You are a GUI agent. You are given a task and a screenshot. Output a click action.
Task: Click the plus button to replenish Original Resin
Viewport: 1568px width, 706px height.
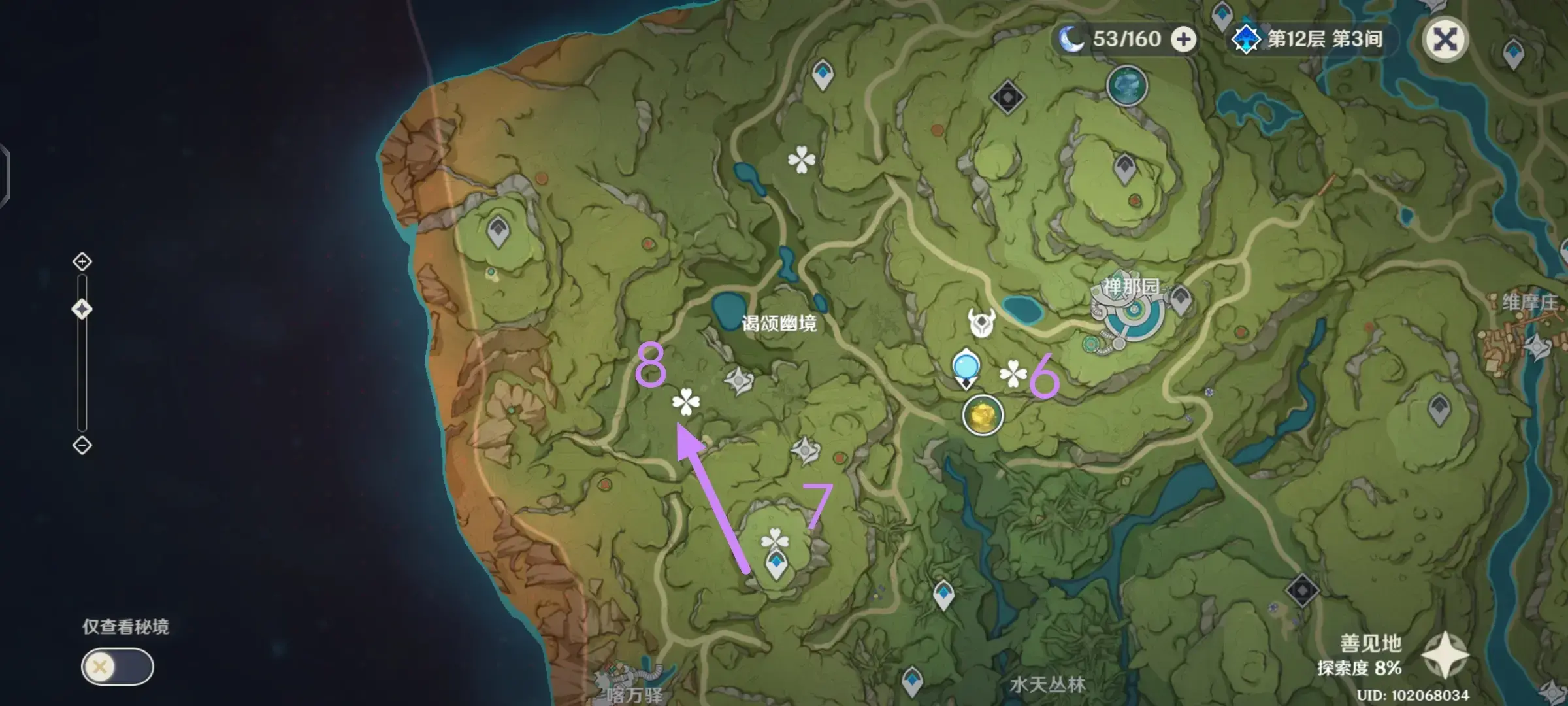pos(1184,39)
